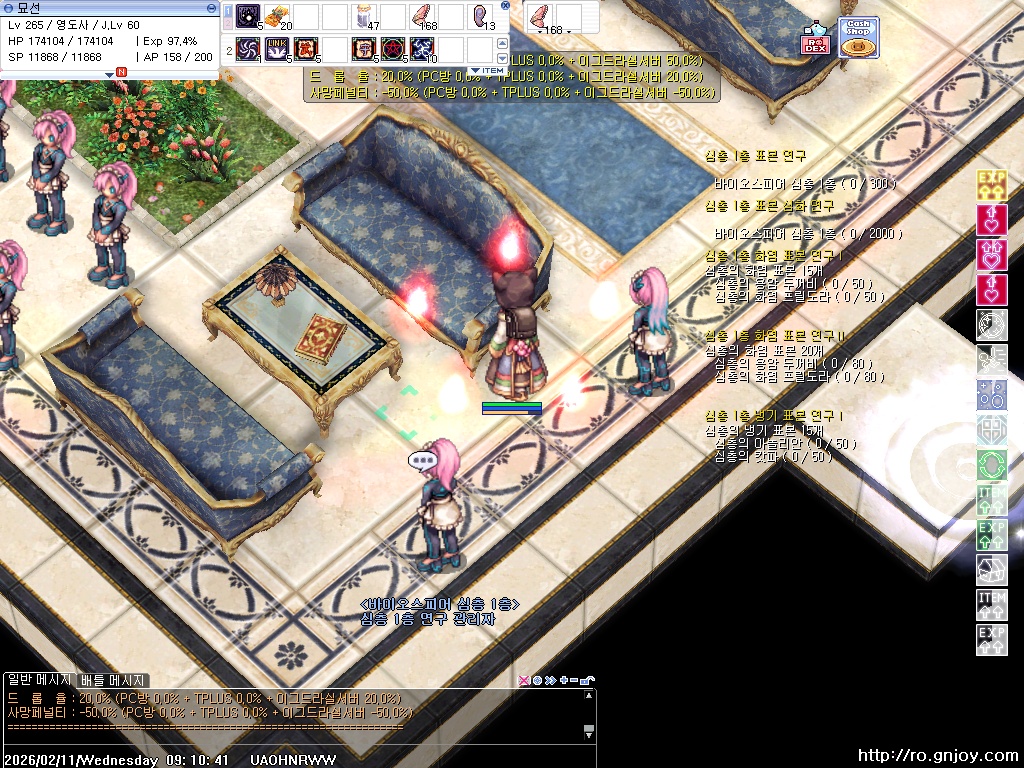Open the ro.gnjoy.com link
The image size is (1024, 768).
click(x=937, y=756)
